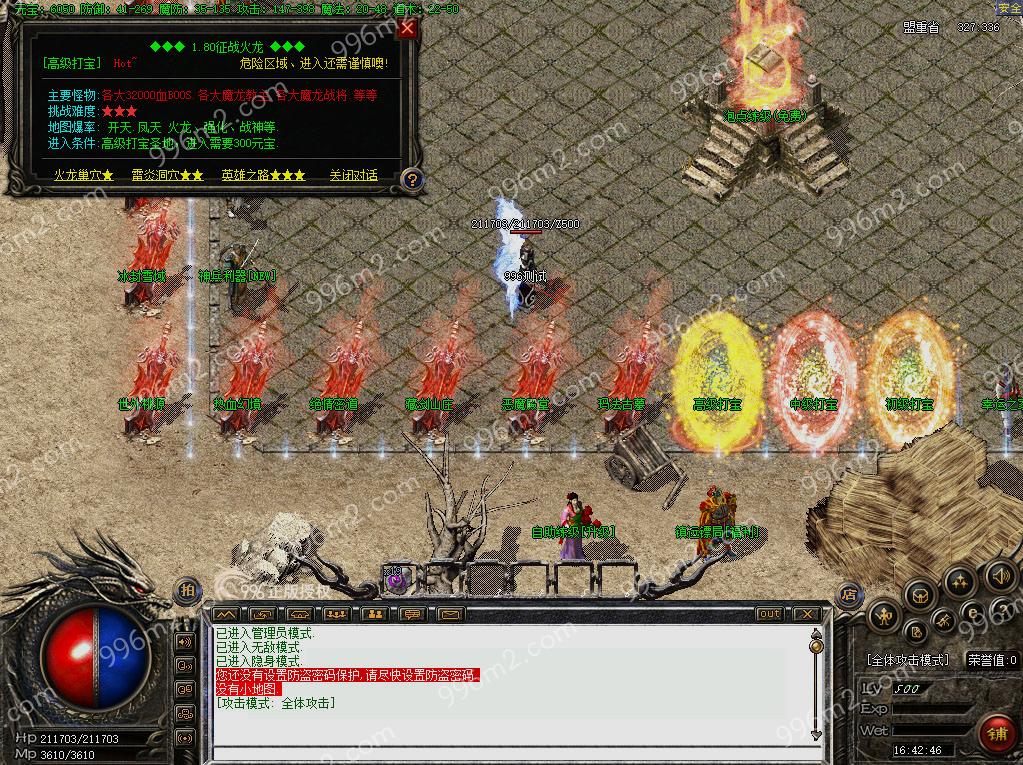This screenshot has width=1023, height=765.
Task: Open the 店 shop button
Action: [849, 593]
